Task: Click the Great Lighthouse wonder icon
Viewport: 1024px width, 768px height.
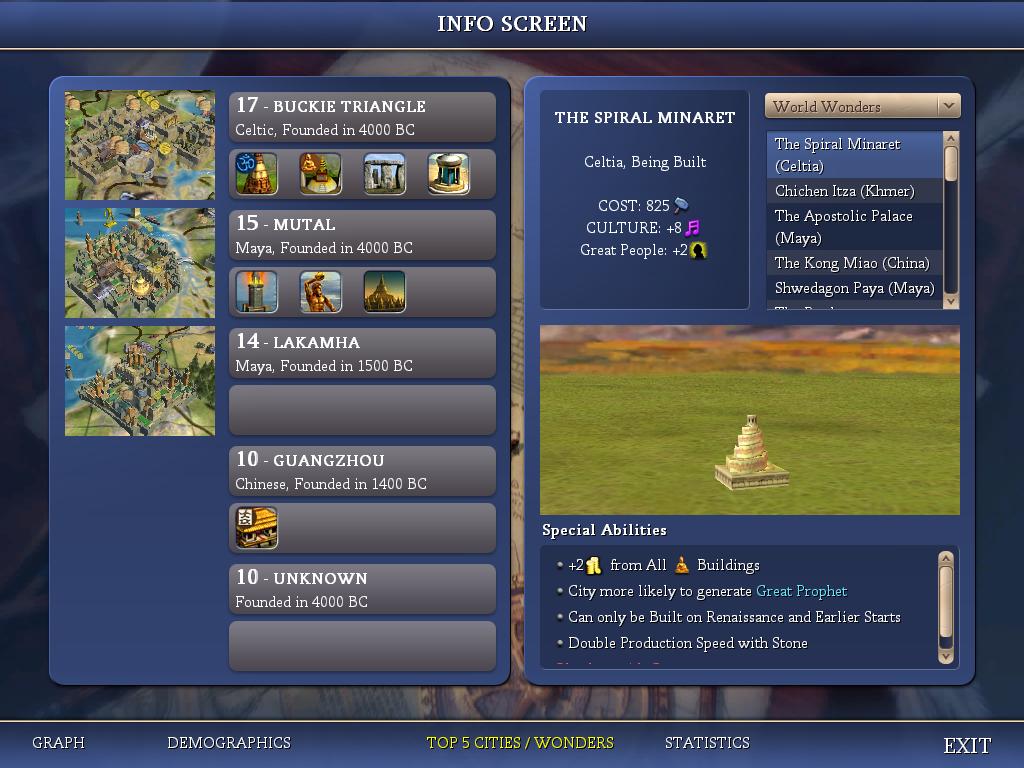Action: pos(256,292)
